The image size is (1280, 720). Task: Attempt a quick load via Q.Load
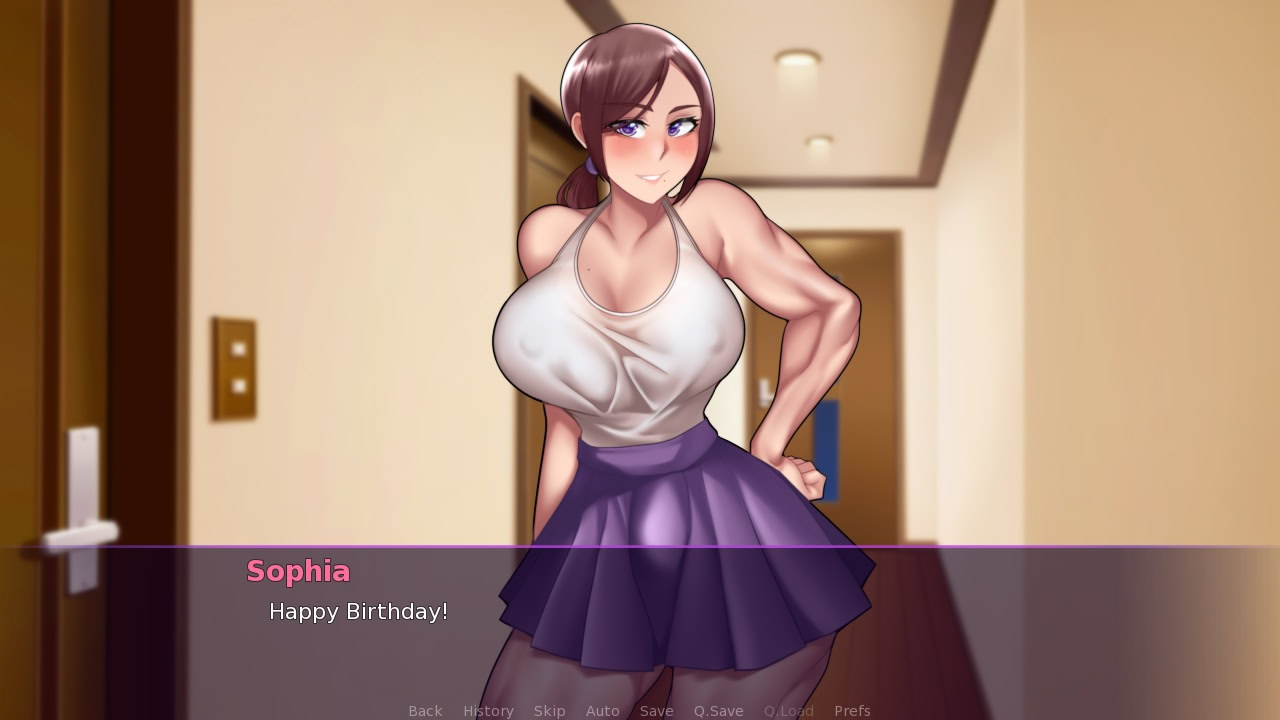coord(788,710)
